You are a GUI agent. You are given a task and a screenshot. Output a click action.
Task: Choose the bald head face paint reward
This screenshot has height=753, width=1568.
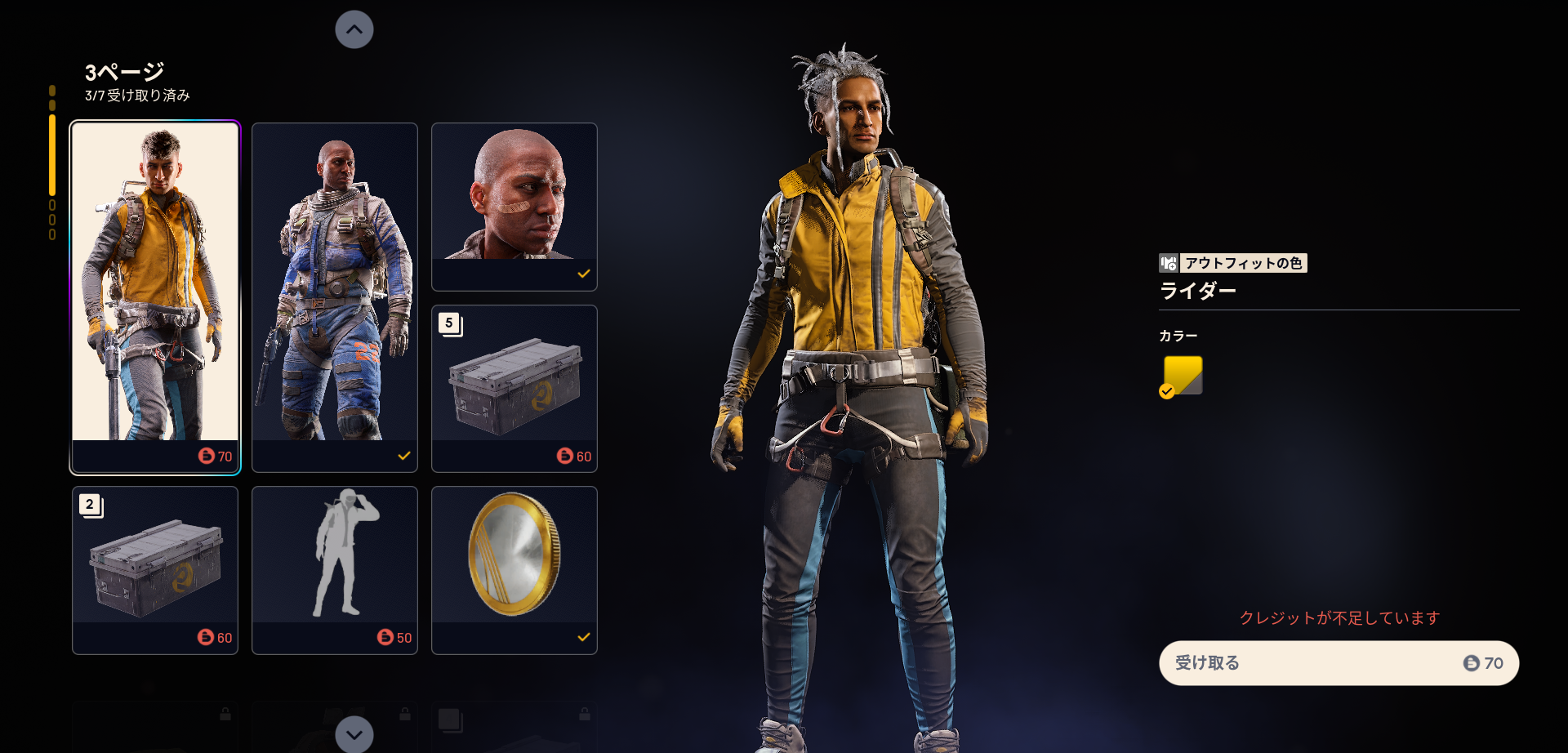[514, 207]
